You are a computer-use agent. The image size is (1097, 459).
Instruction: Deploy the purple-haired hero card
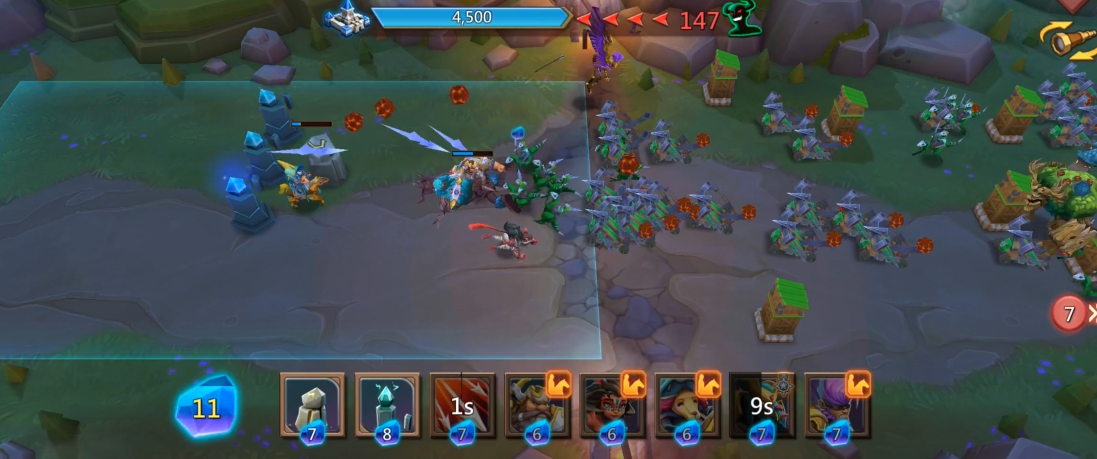coord(837,405)
